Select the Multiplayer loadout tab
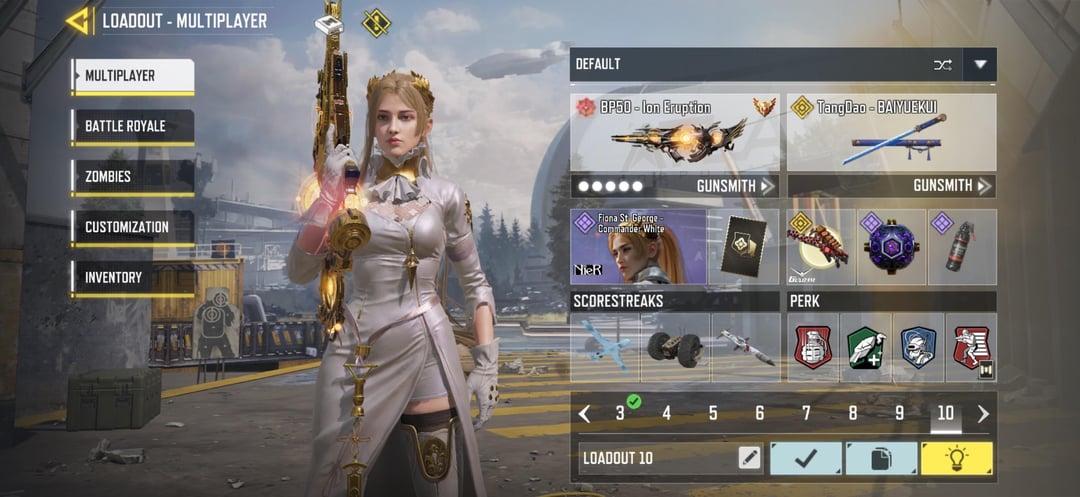This screenshot has width=1080, height=497. 132,76
